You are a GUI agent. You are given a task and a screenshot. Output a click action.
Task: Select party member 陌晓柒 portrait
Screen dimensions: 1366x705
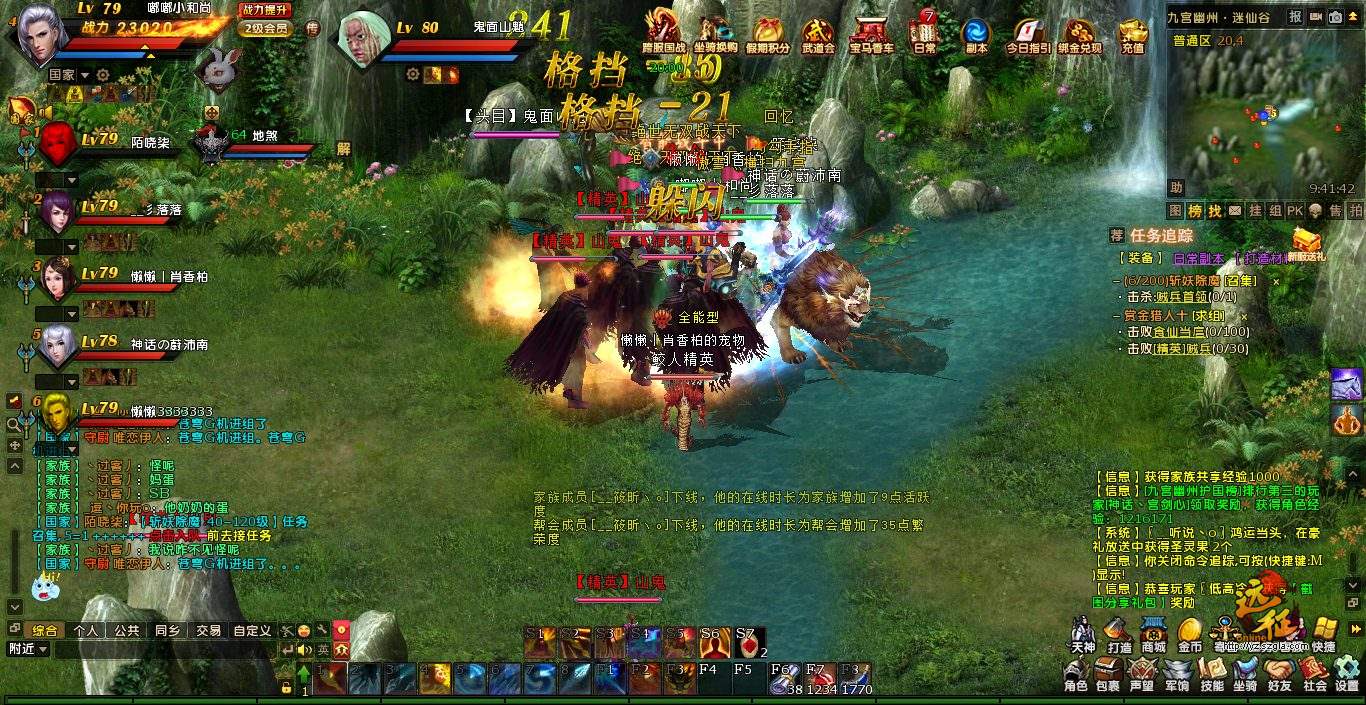(x=58, y=145)
